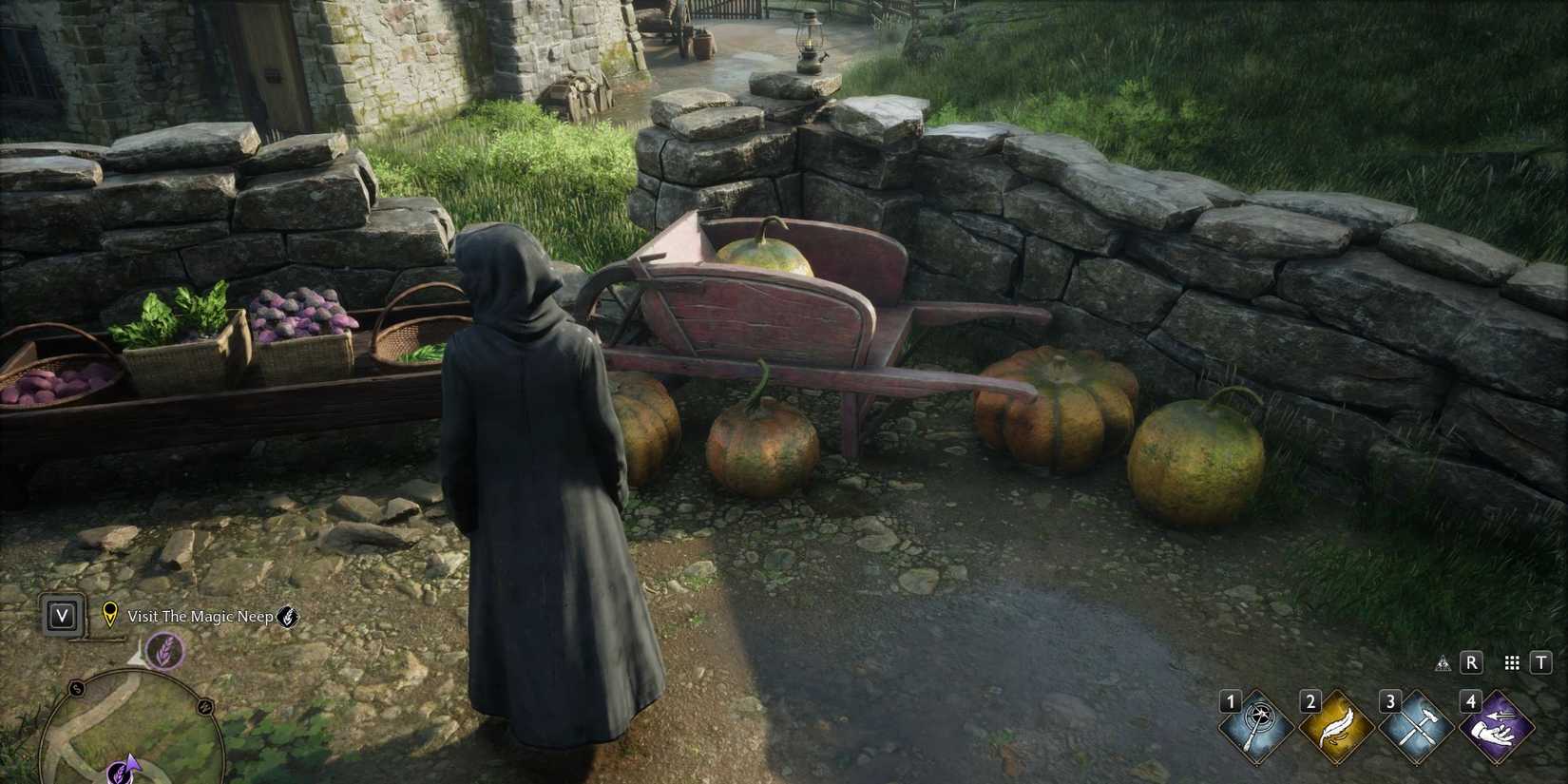This screenshot has height=784, width=1568.
Task: Click the R ancient magic icon
Action: (1471, 662)
